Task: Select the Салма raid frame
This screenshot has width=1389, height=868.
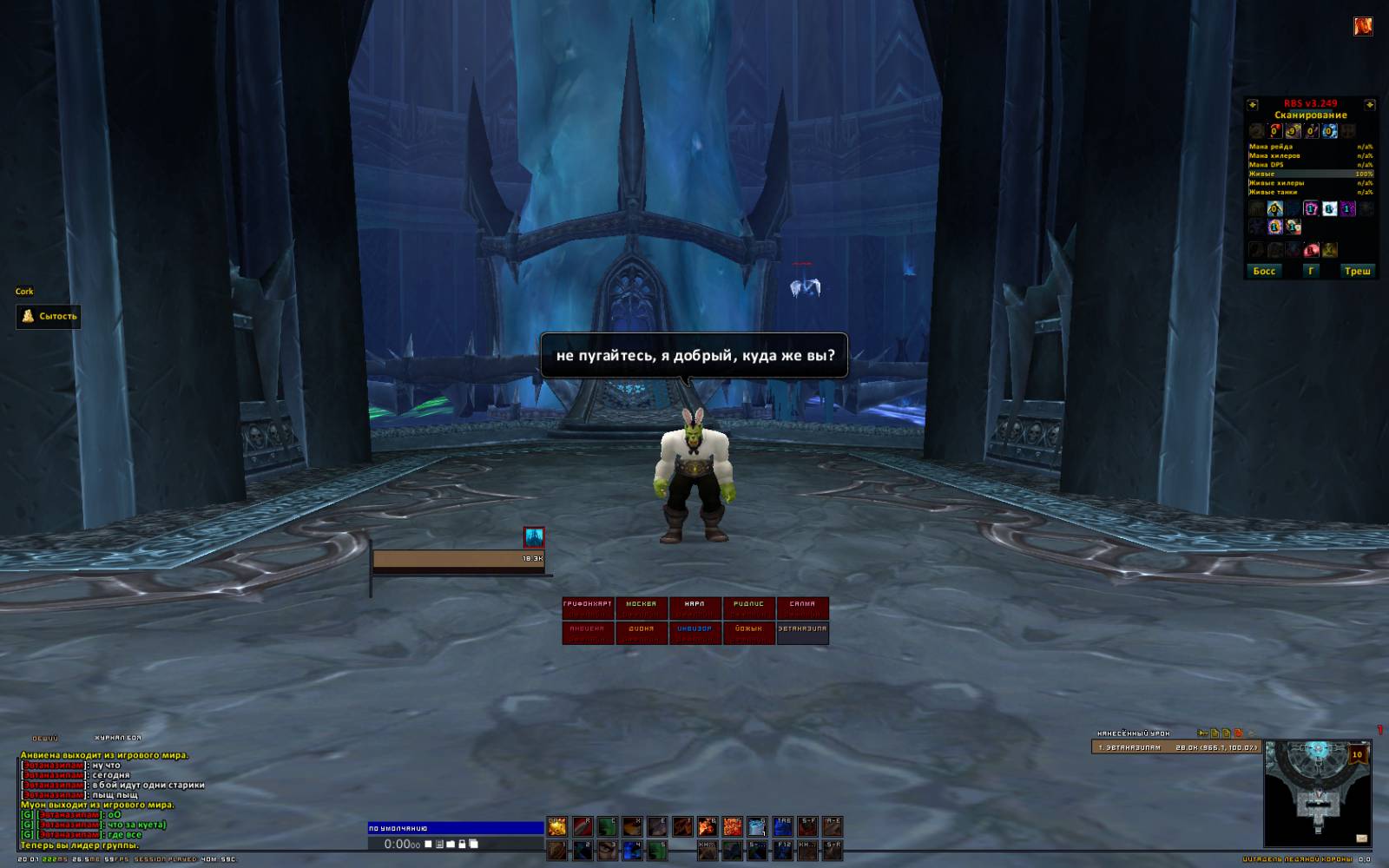Action: click(x=802, y=608)
